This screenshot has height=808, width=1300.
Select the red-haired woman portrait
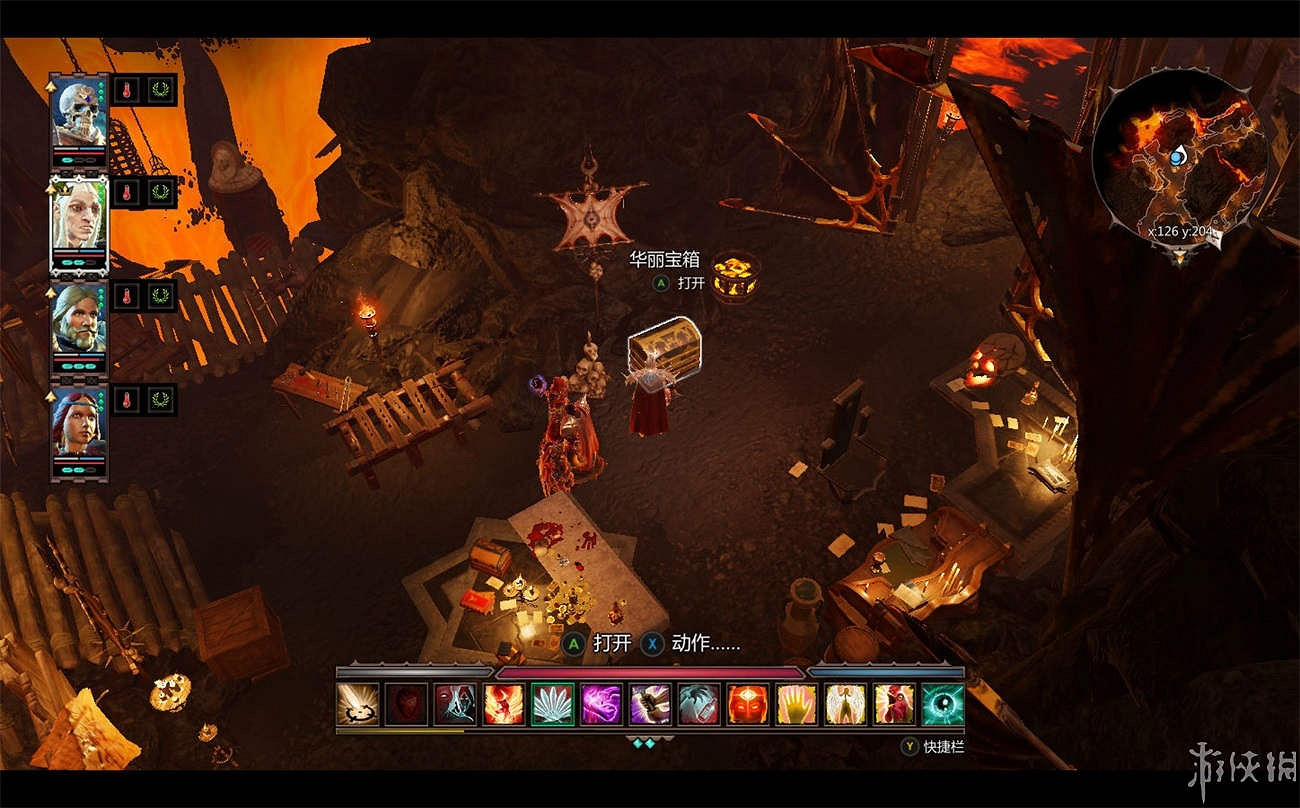[x=79, y=424]
